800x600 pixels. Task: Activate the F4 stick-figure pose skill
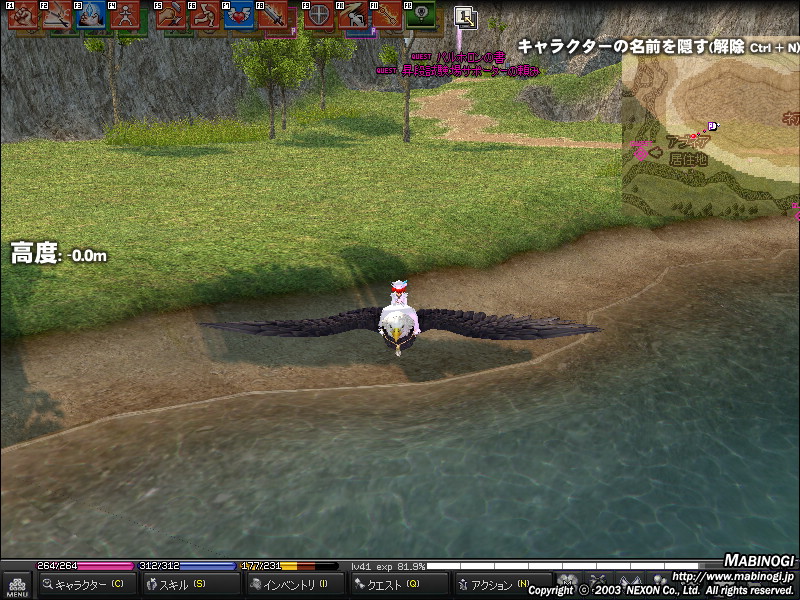coord(125,16)
